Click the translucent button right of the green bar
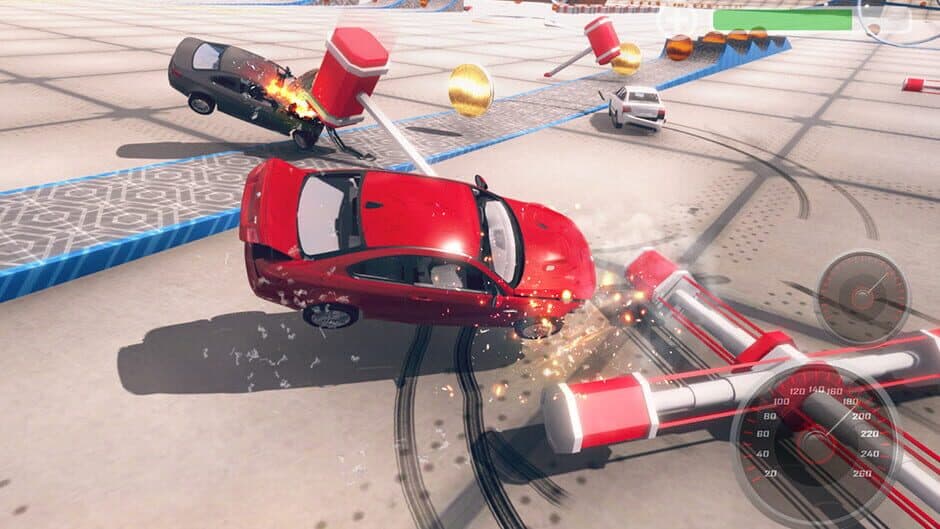The width and height of the screenshot is (940, 529). click(894, 18)
